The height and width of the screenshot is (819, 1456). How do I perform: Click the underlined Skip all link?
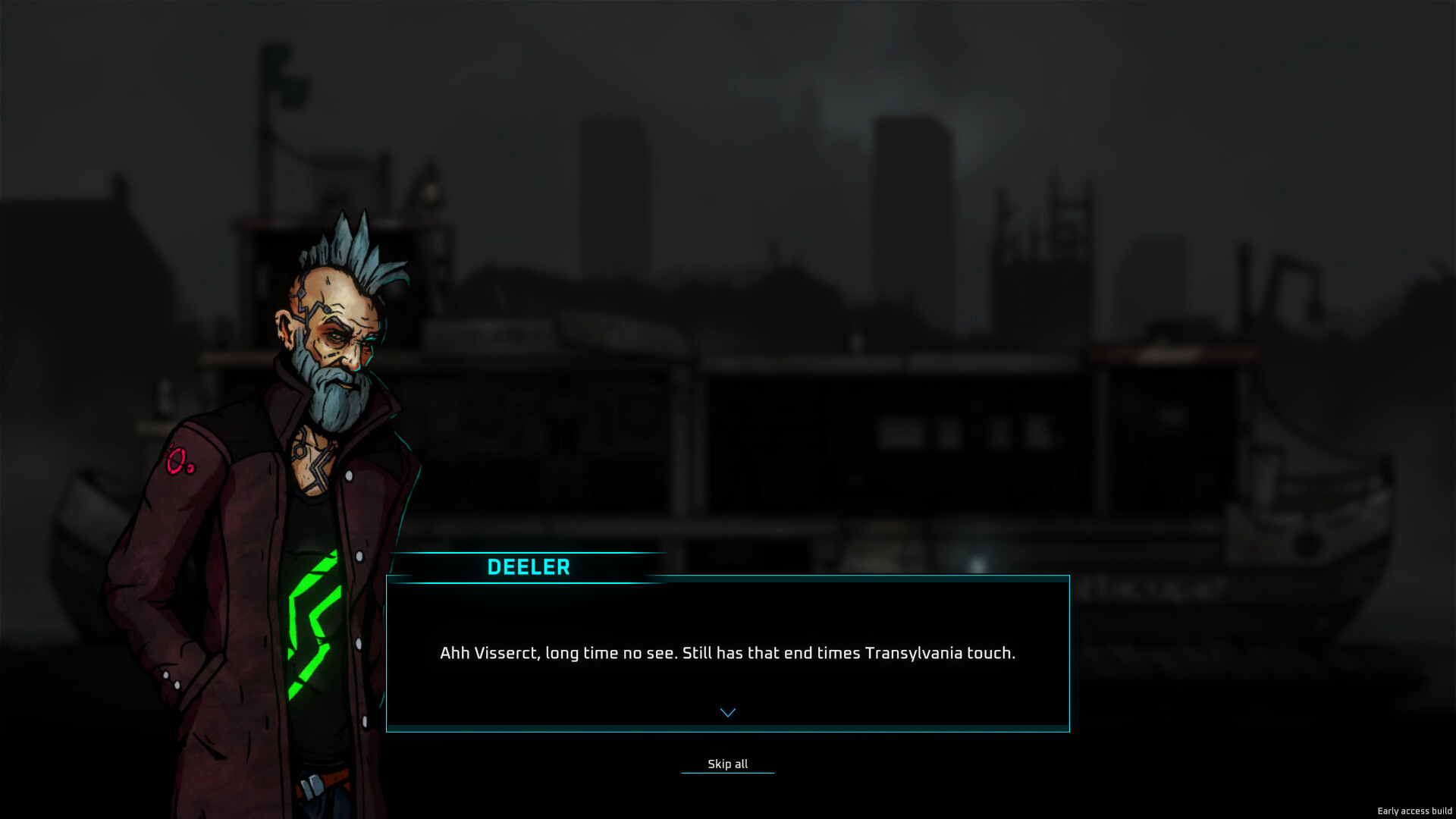[x=727, y=764]
